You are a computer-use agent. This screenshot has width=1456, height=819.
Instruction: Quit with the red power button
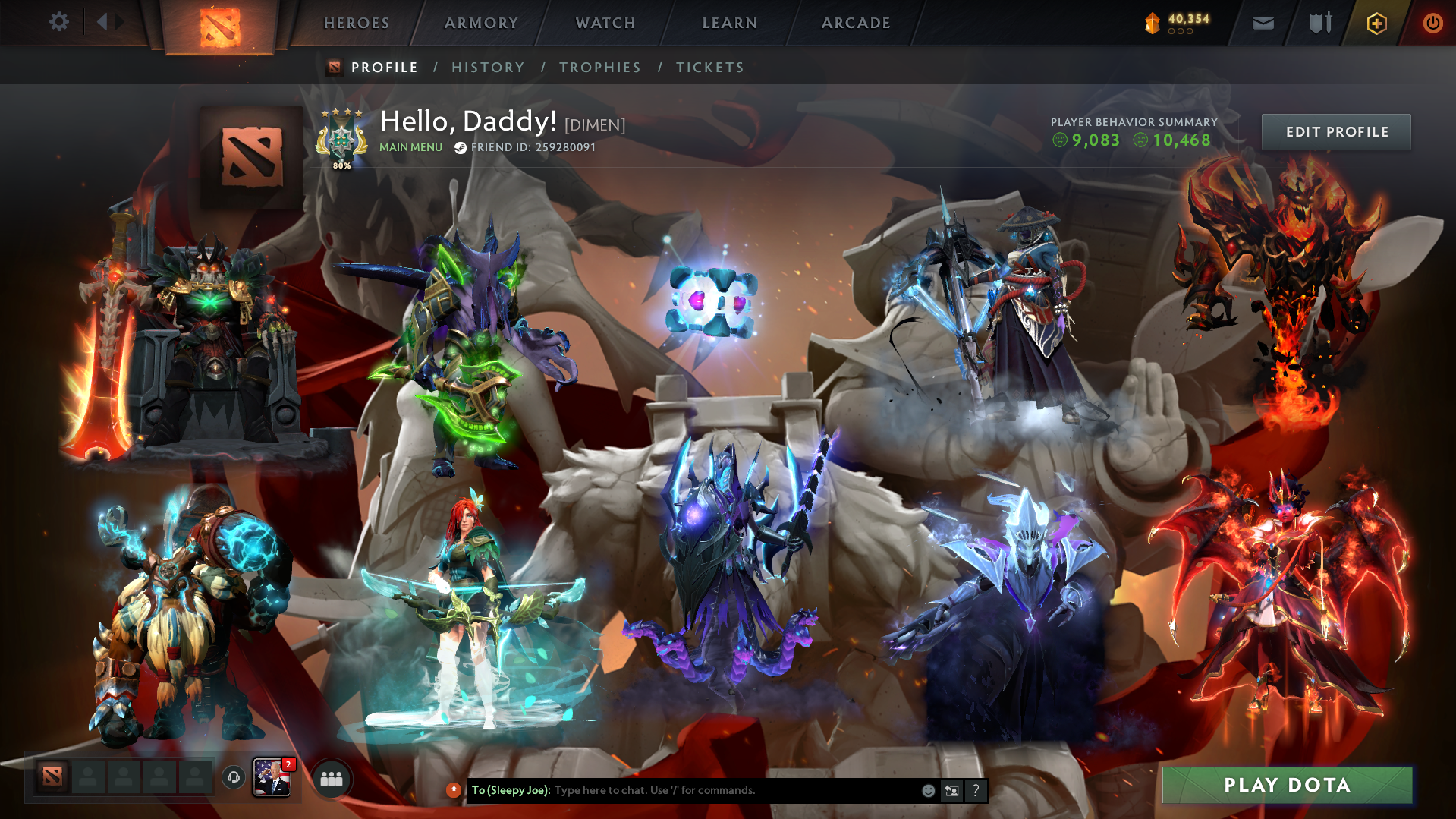[x=1432, y=24]
